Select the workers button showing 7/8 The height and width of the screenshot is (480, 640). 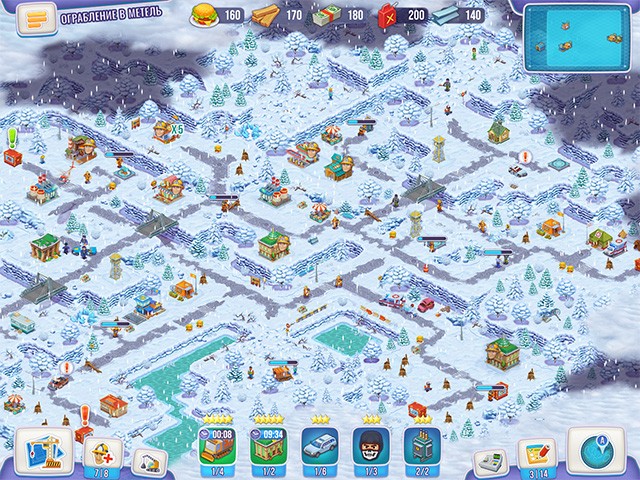pyautogui.click(x=101, y=453)
